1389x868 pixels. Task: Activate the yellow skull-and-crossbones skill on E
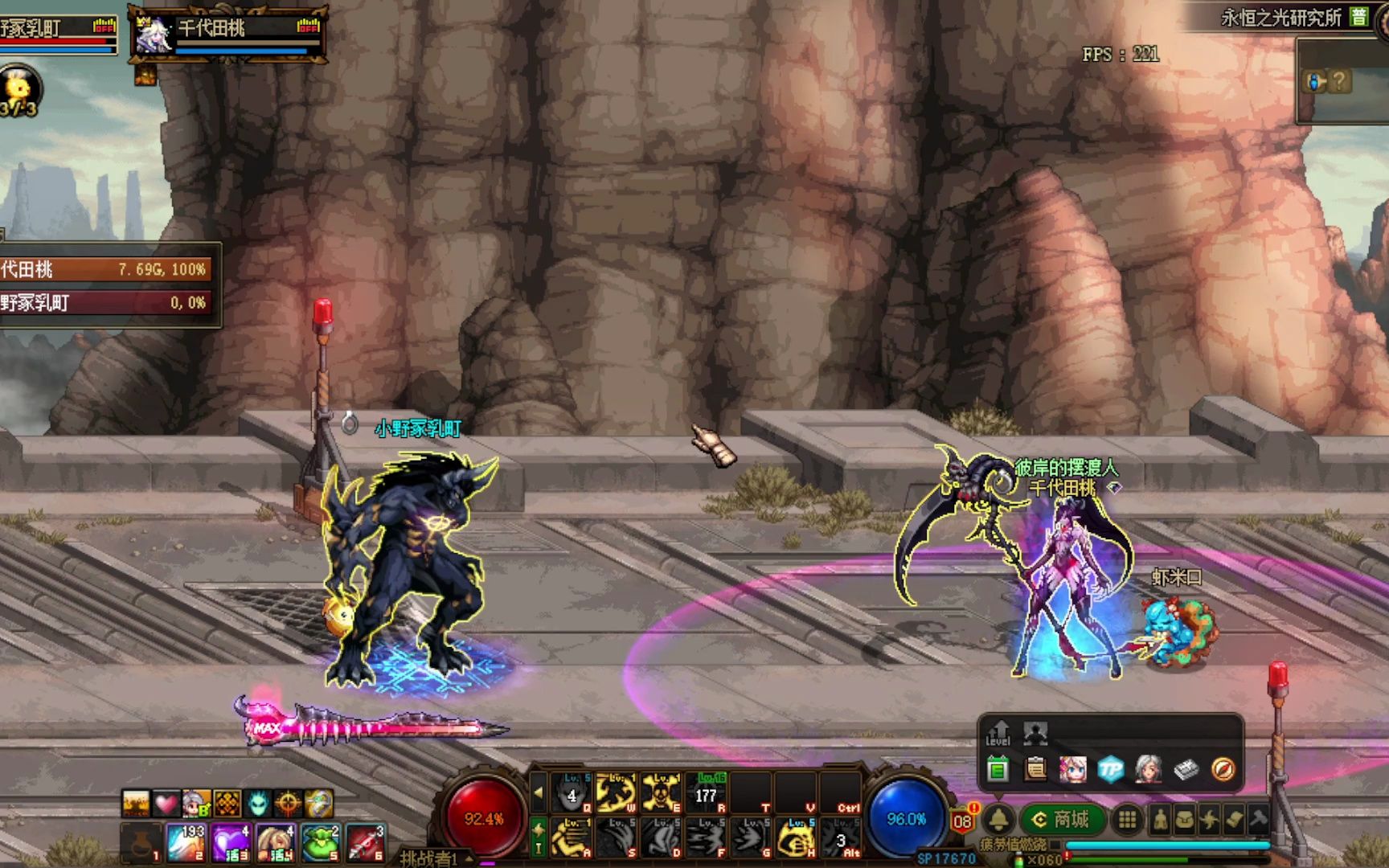[x=662, y=792]
